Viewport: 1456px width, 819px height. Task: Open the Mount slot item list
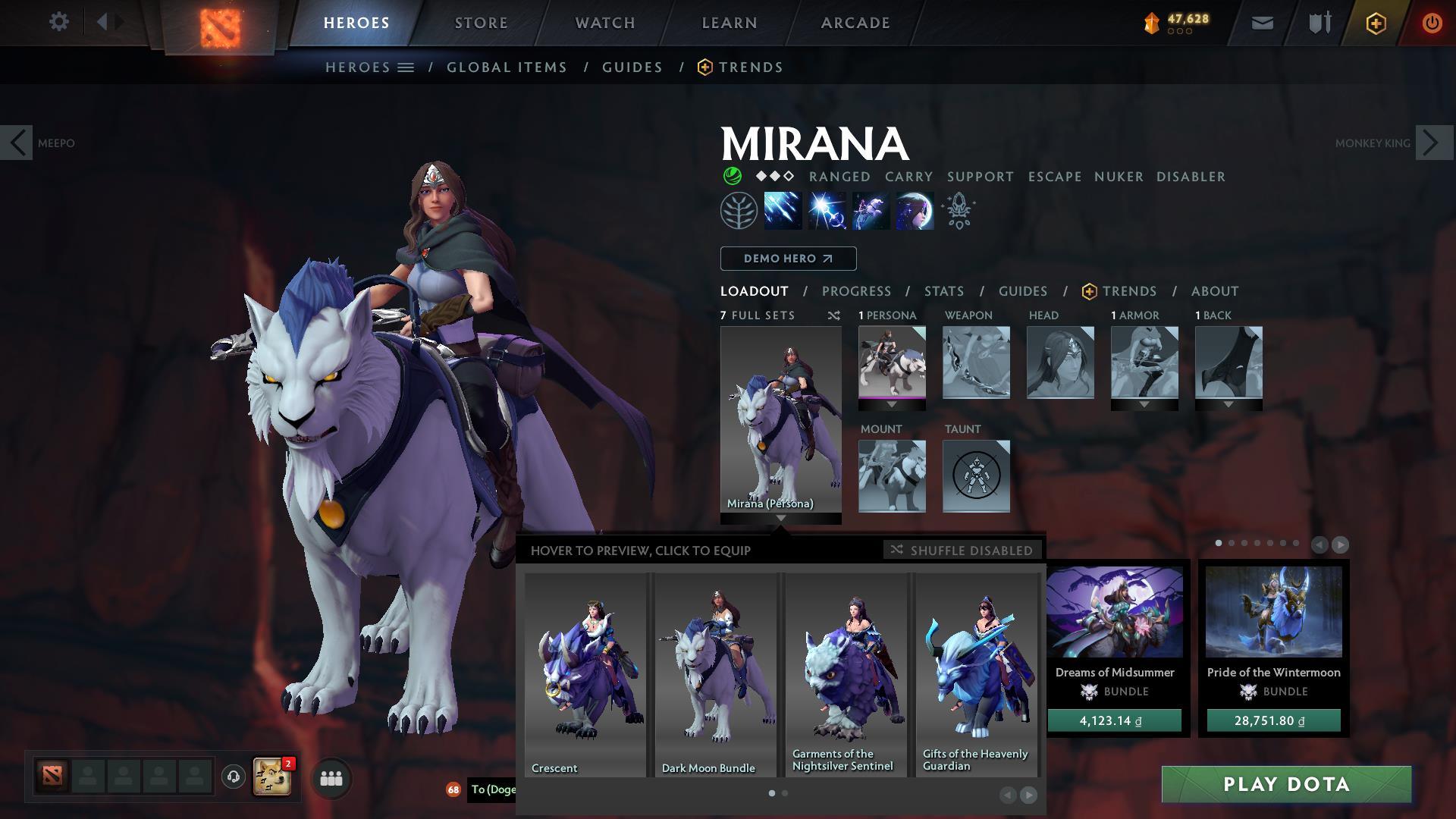point(893,476)
